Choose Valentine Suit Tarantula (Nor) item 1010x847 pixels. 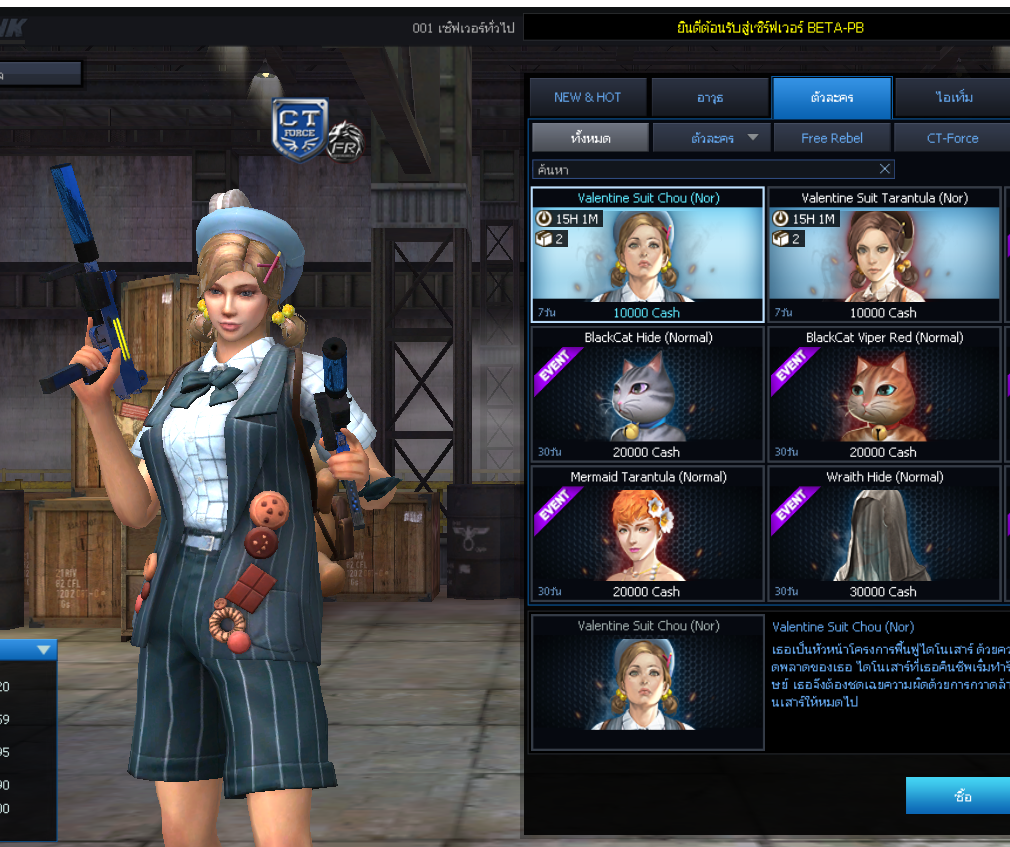click(x=884, y=255)
